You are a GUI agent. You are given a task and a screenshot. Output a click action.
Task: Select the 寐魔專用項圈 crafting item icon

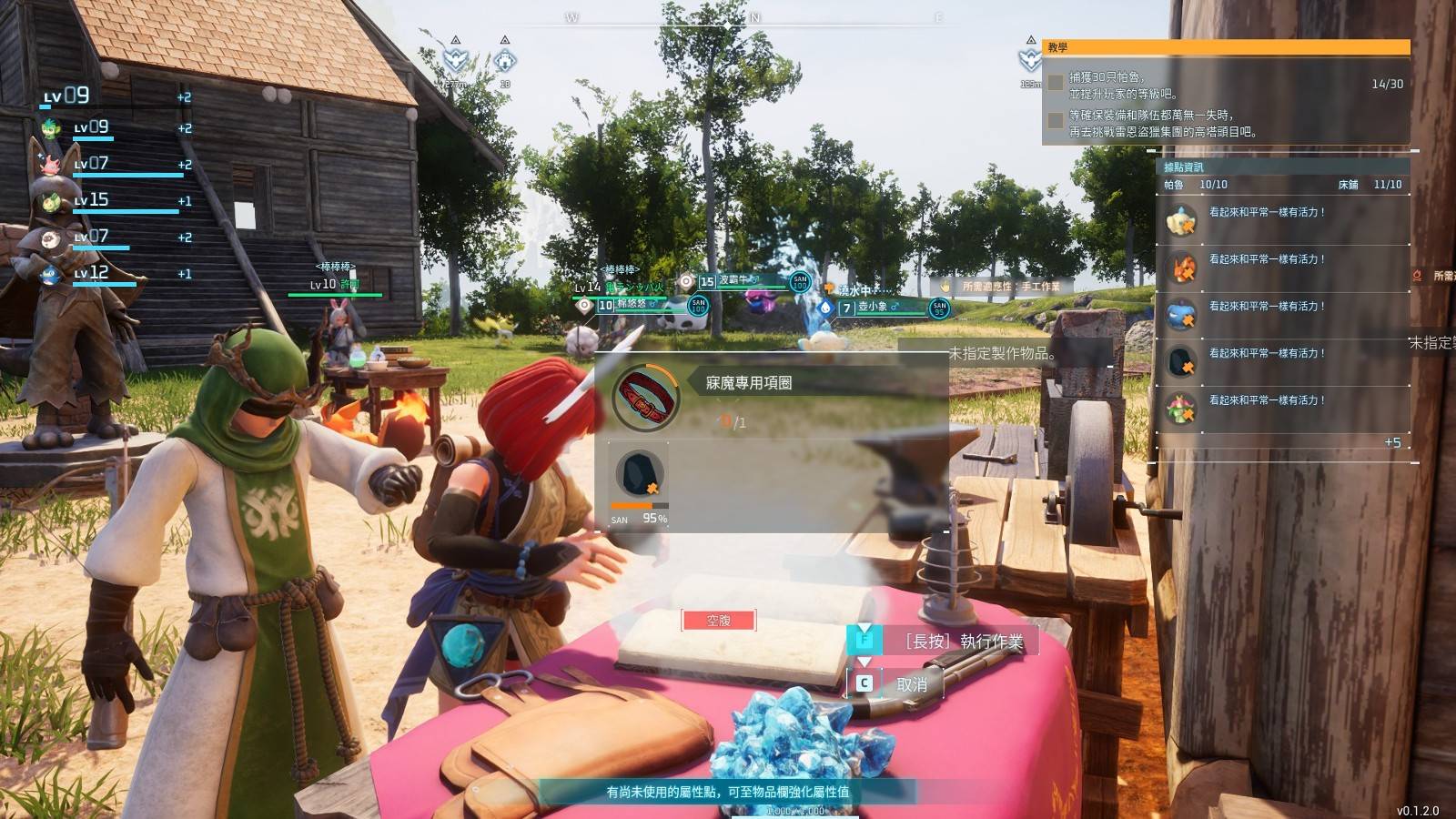[646, 397]
